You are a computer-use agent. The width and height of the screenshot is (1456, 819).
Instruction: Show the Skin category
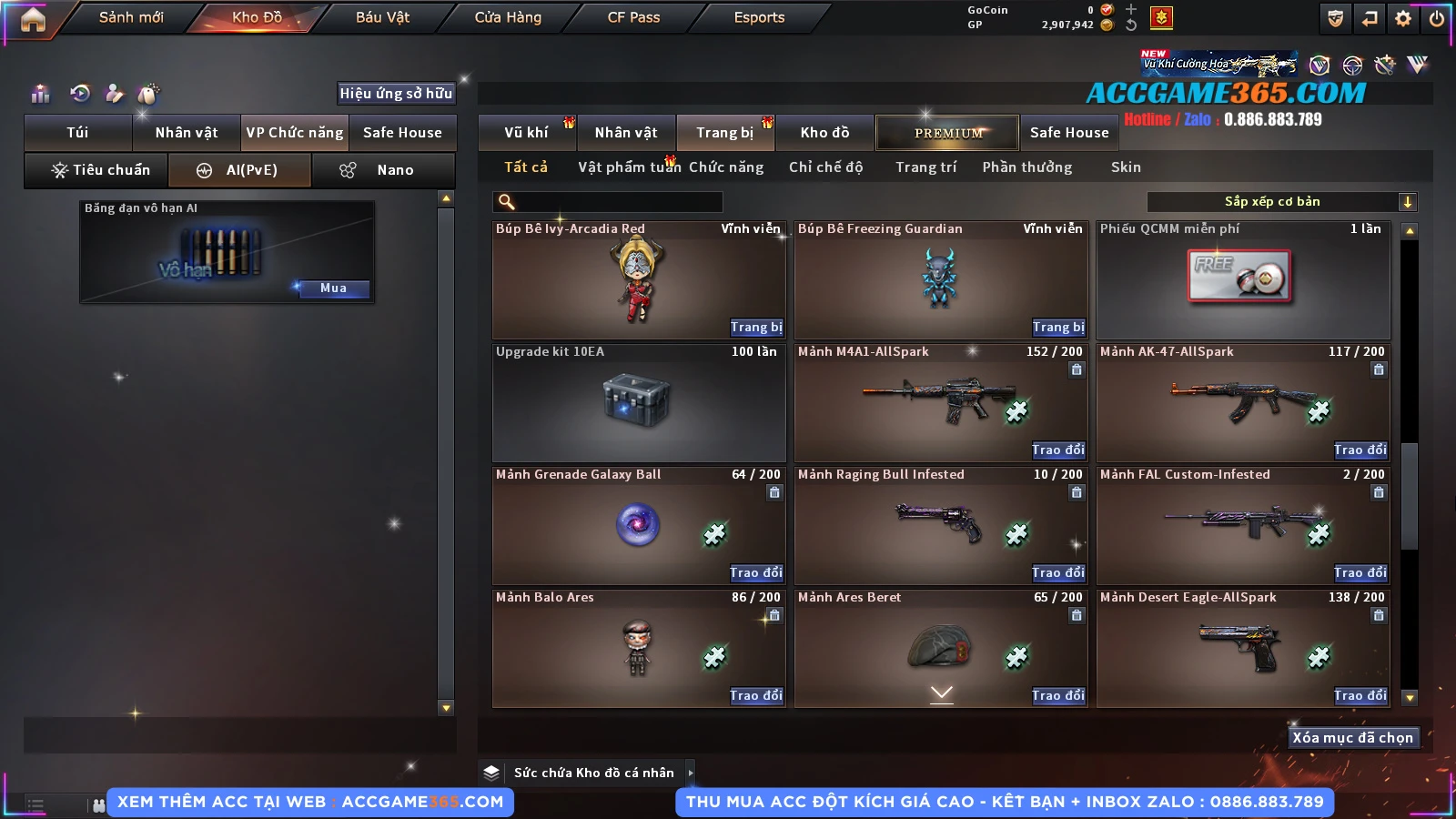(x=1126, y=167)
